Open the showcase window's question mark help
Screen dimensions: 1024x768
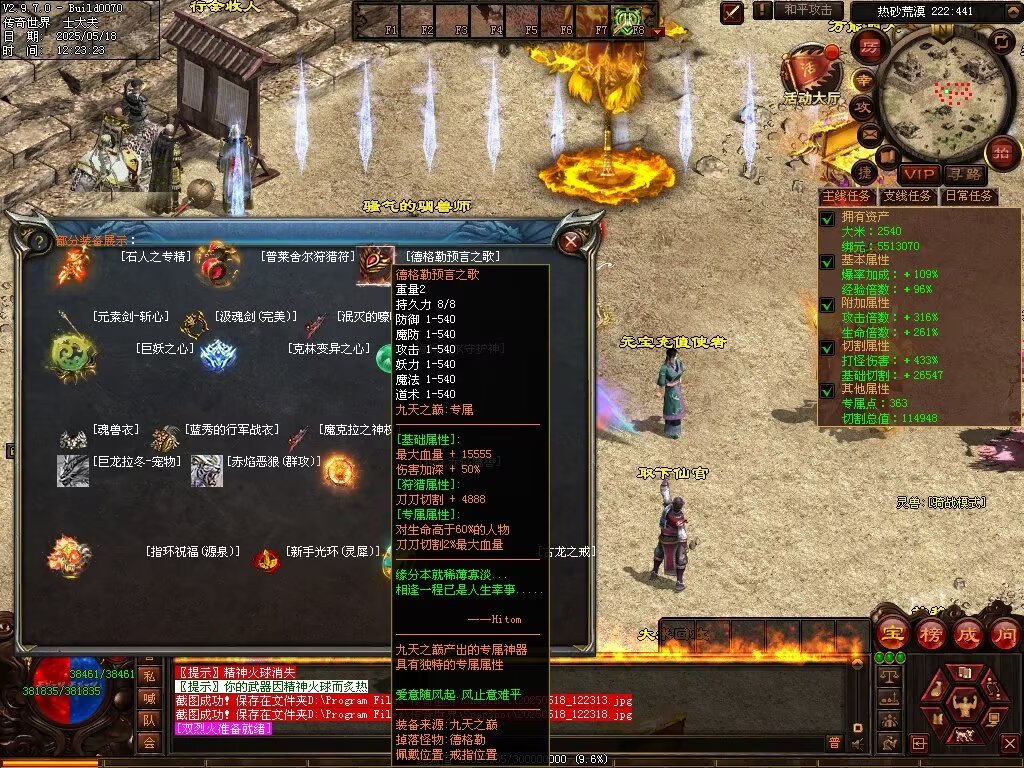click(x=38, y=241)
